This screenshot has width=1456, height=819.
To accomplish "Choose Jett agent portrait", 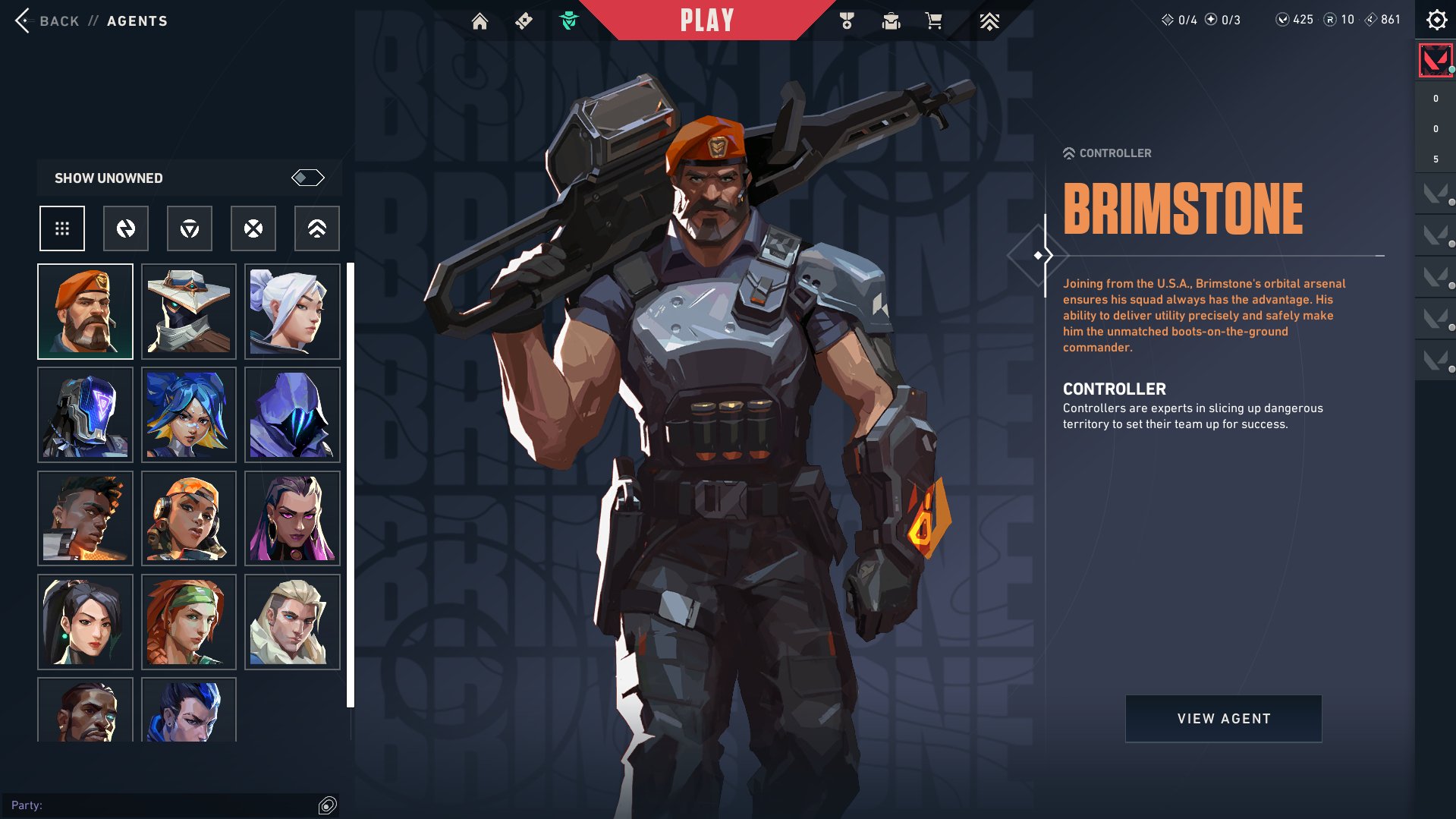I will [292, 311].
